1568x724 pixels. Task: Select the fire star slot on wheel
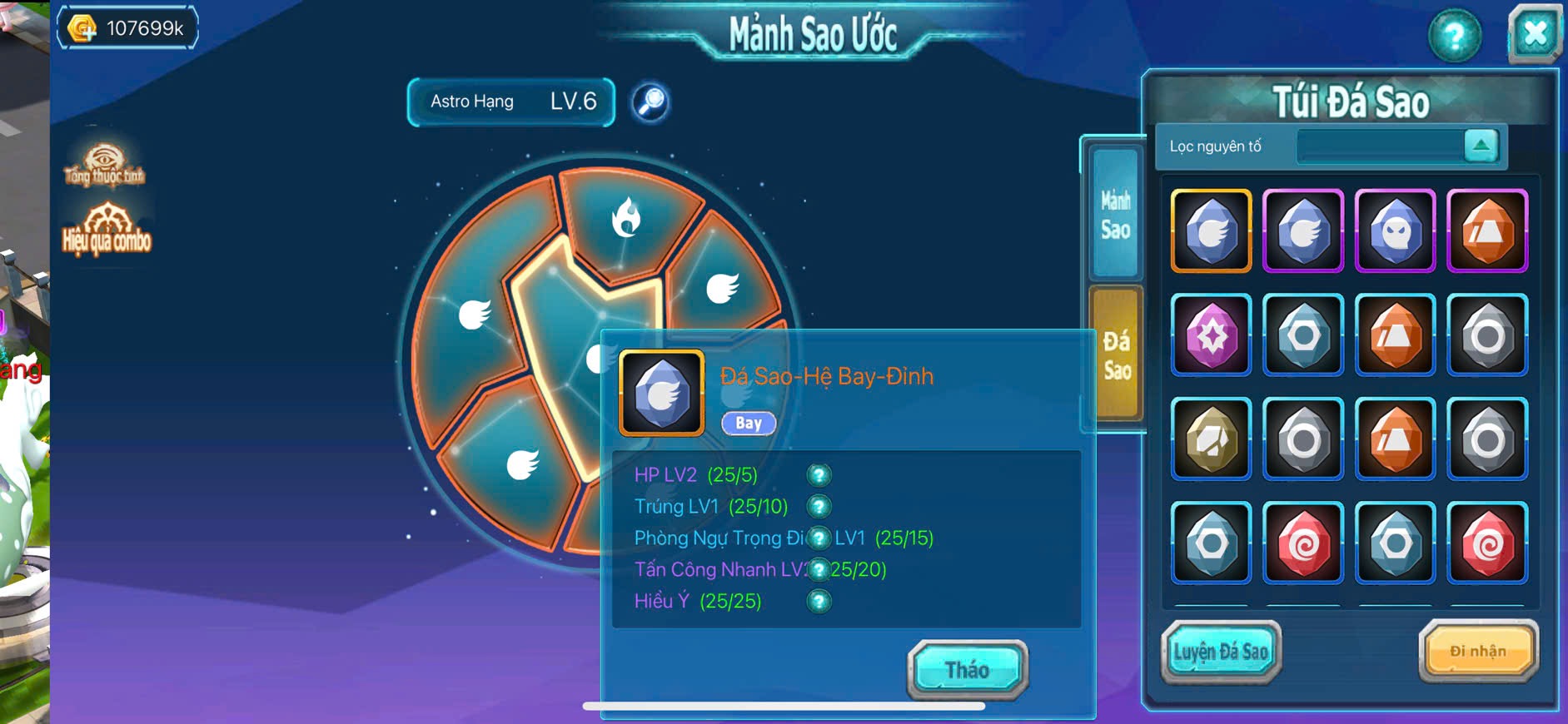pyautogui.click(x=626, y=218)
